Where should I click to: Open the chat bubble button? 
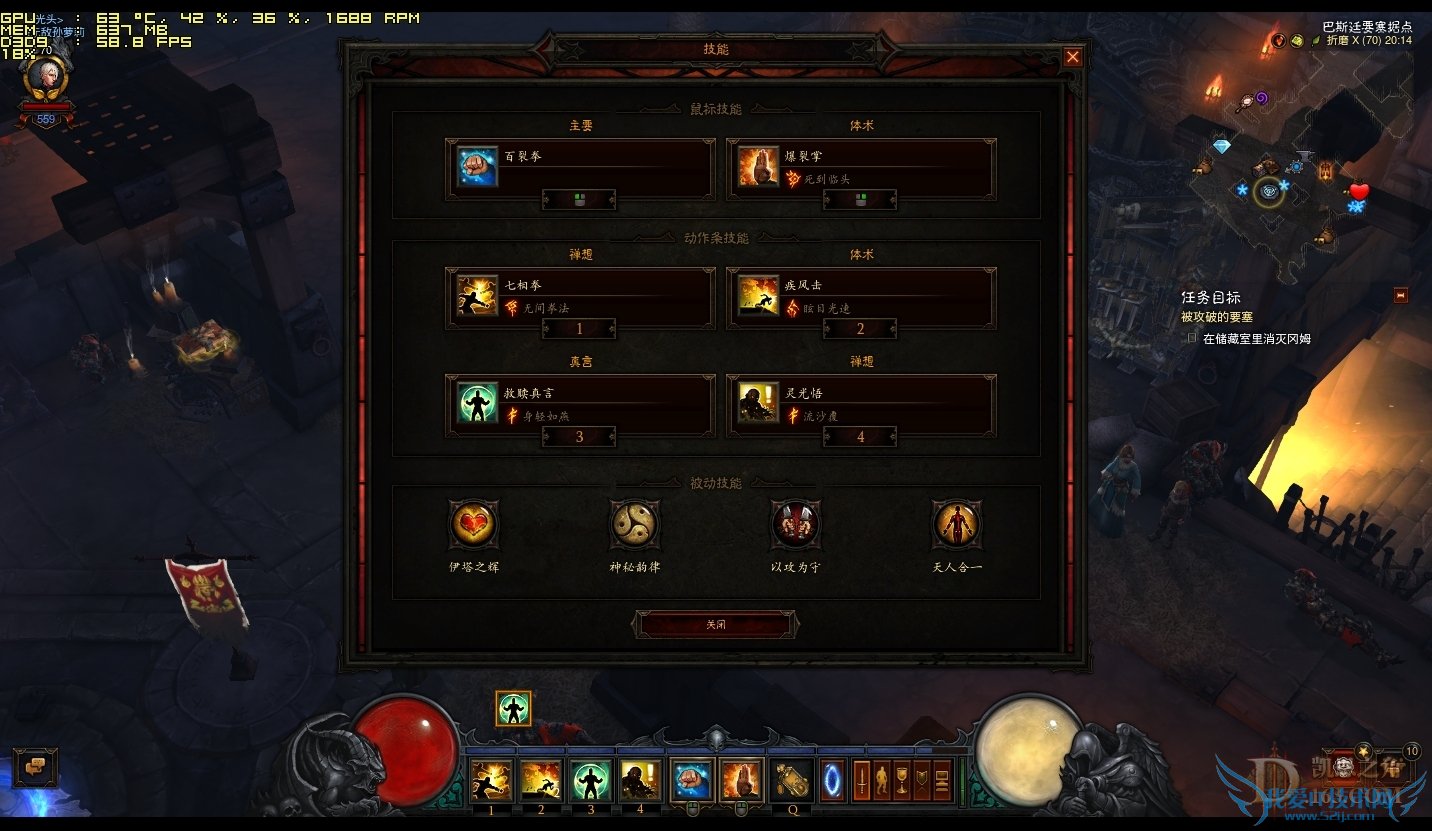[x=35, y=767]
